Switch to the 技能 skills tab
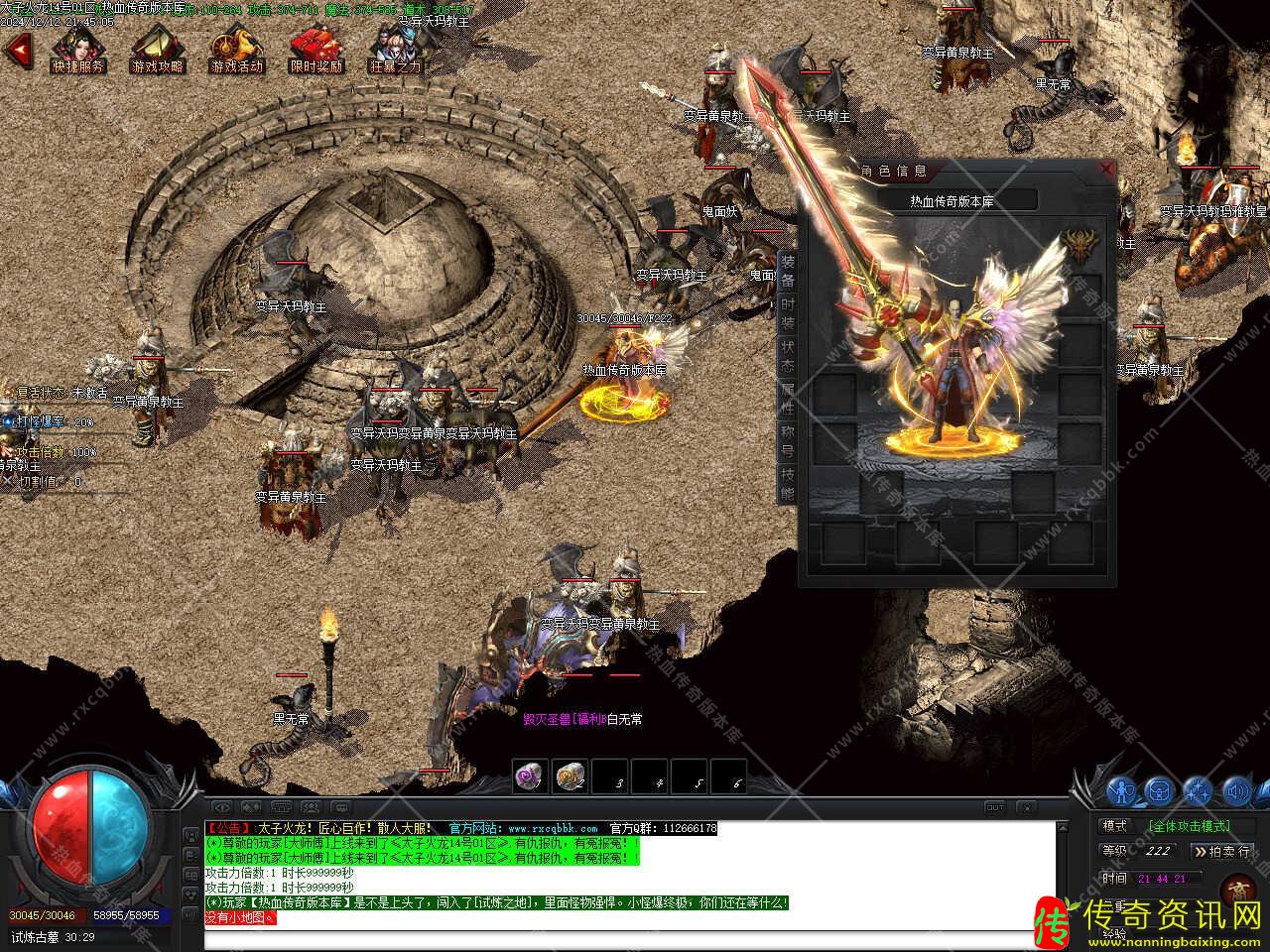 click(x=787, y=485)
